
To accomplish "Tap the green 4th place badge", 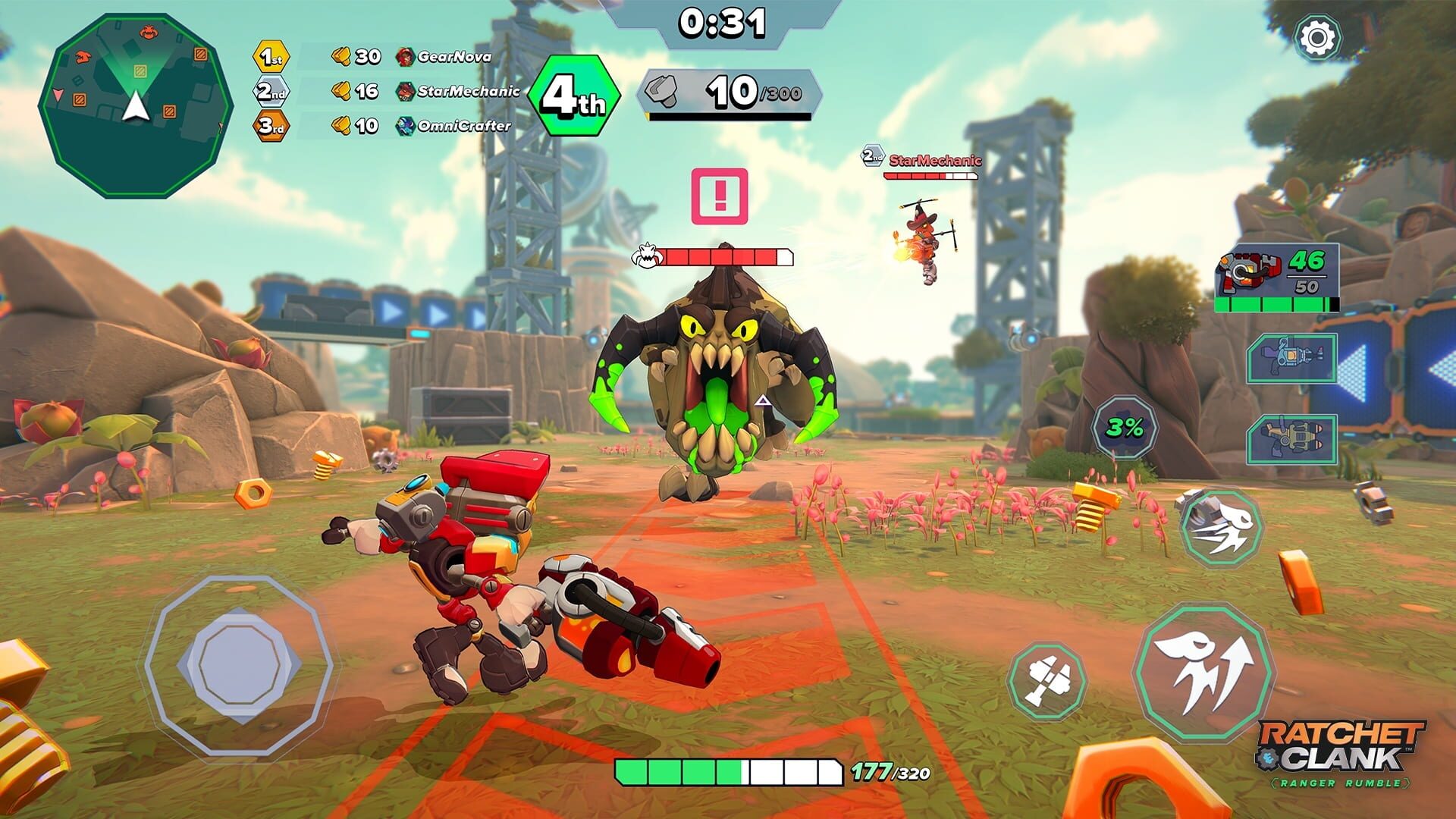I will click(x=578, y=94).
